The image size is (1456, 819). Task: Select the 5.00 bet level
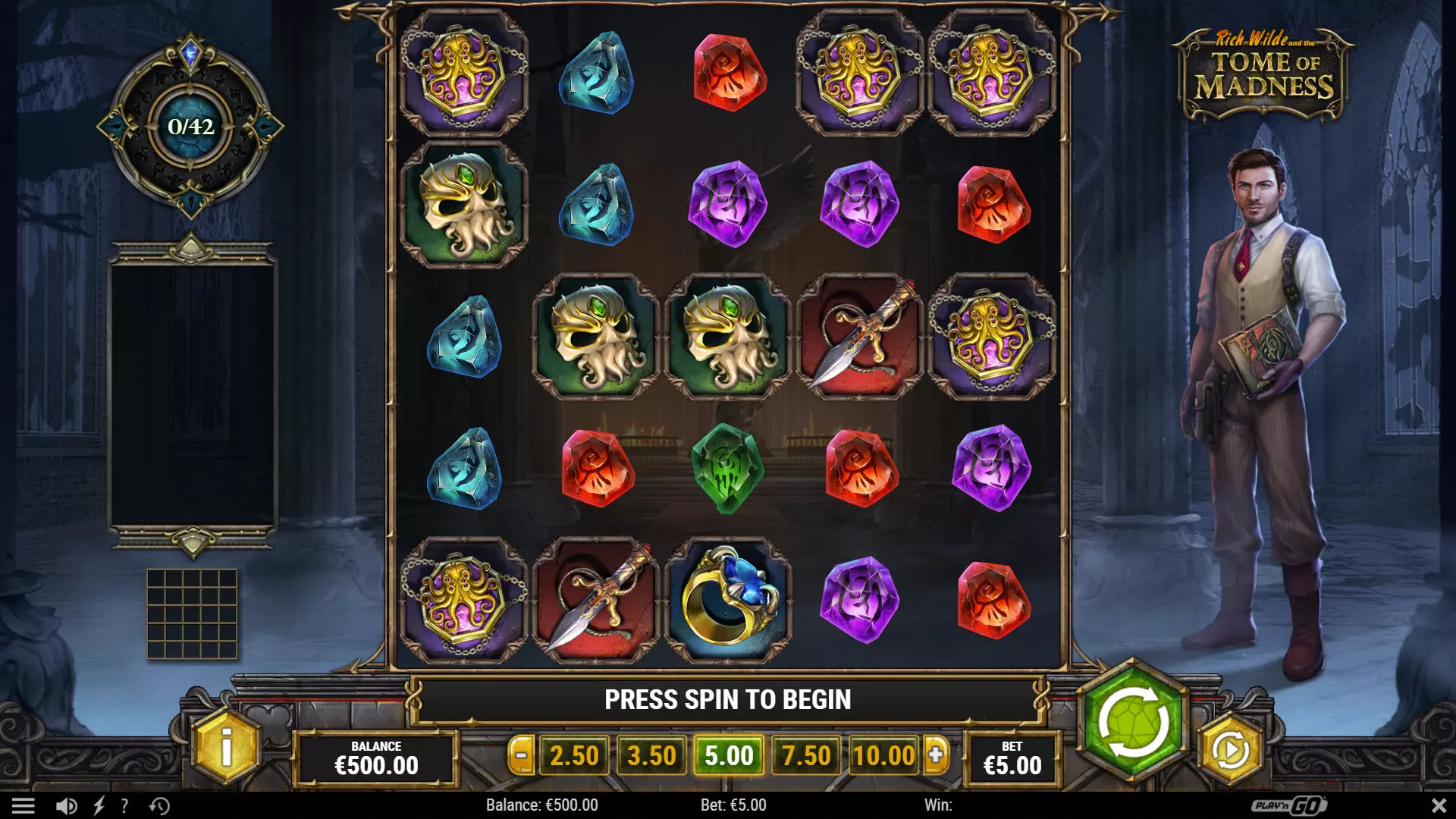pyautogui.click(x=729, y=755)
